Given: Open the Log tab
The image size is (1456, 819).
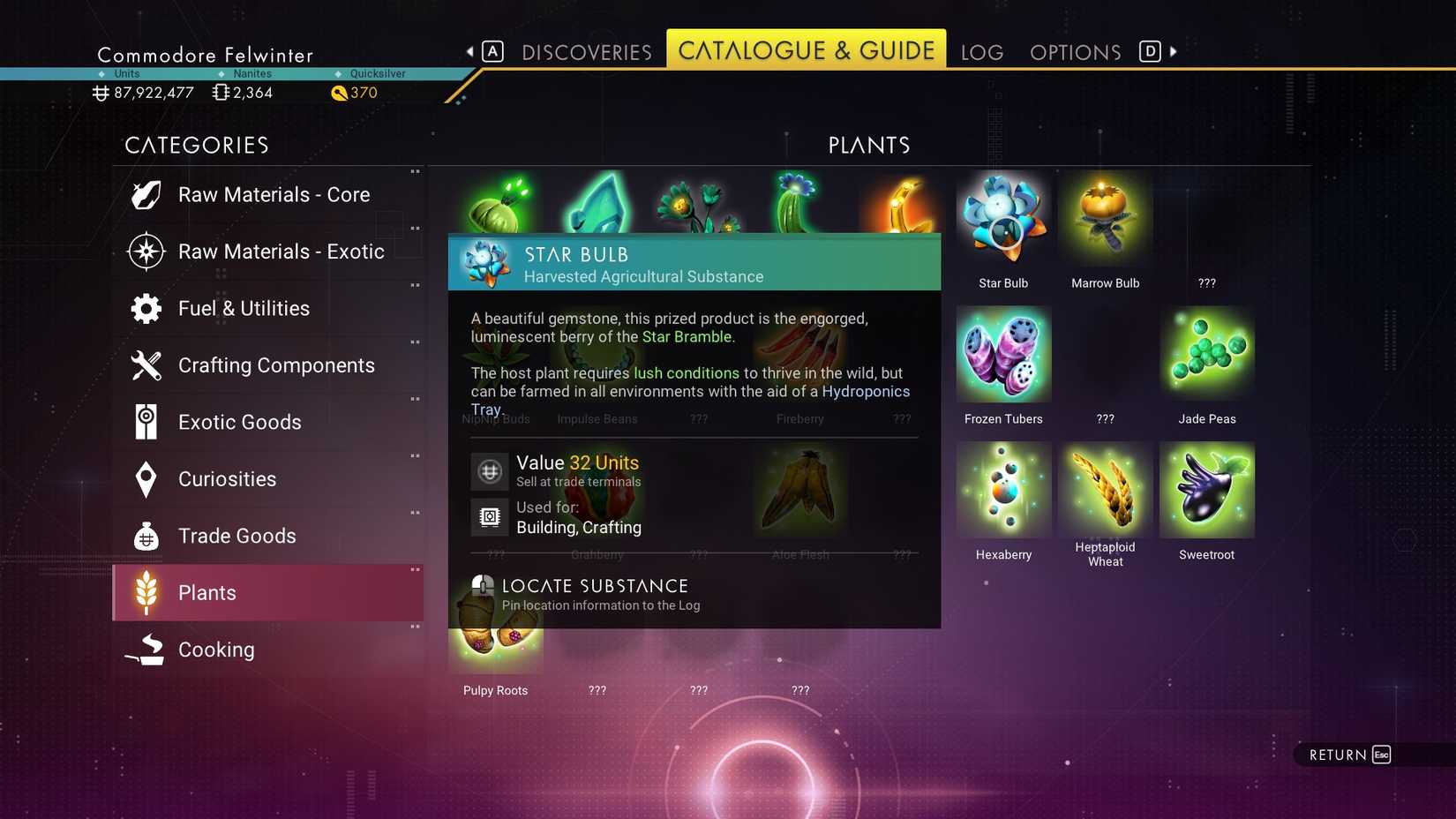Looking at the screenshot, I should pos(980,52).
